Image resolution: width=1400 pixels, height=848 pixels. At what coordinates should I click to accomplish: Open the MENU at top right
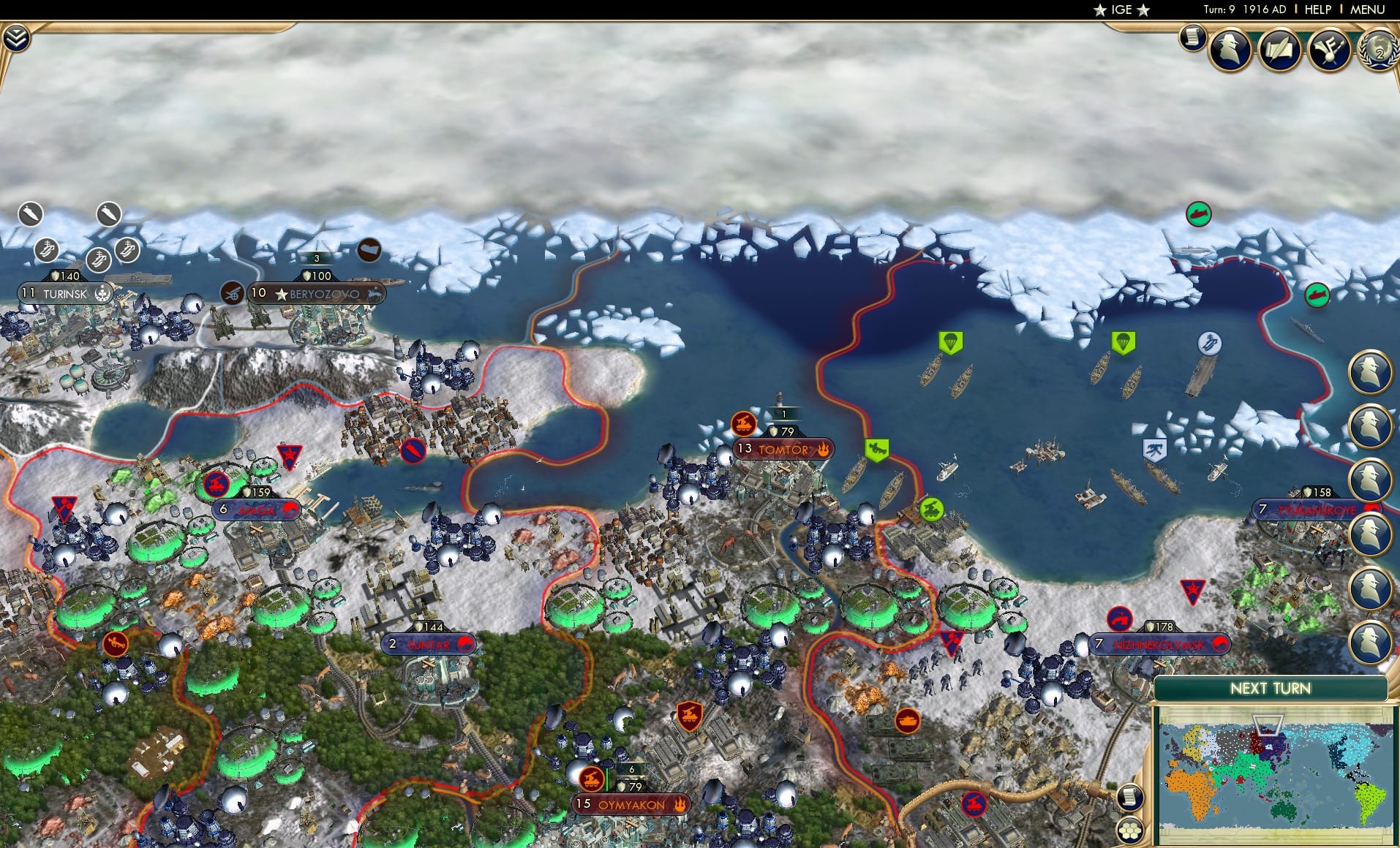coord(1366,10)
